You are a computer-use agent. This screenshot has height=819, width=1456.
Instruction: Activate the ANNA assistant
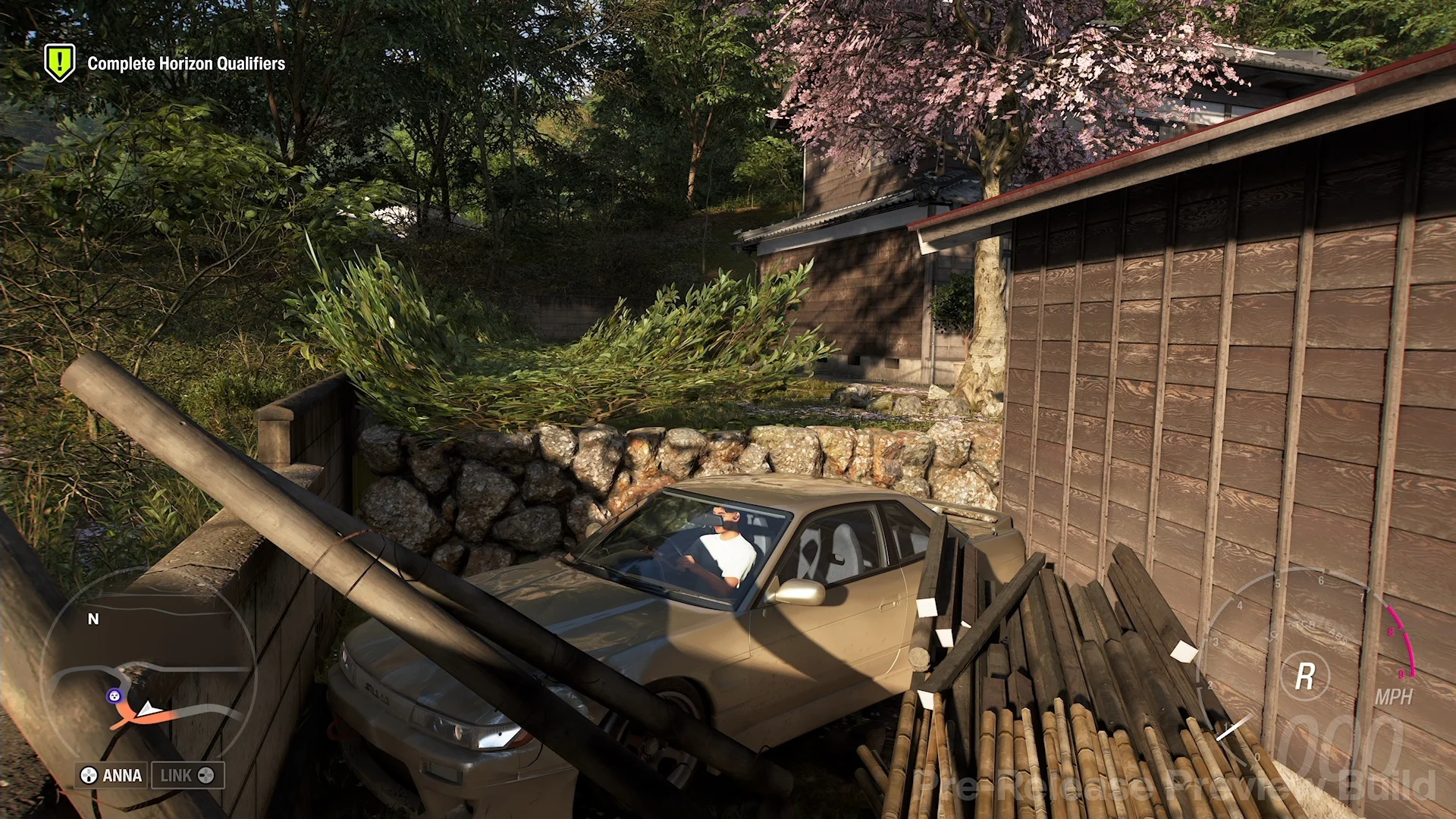click(112, 775)
